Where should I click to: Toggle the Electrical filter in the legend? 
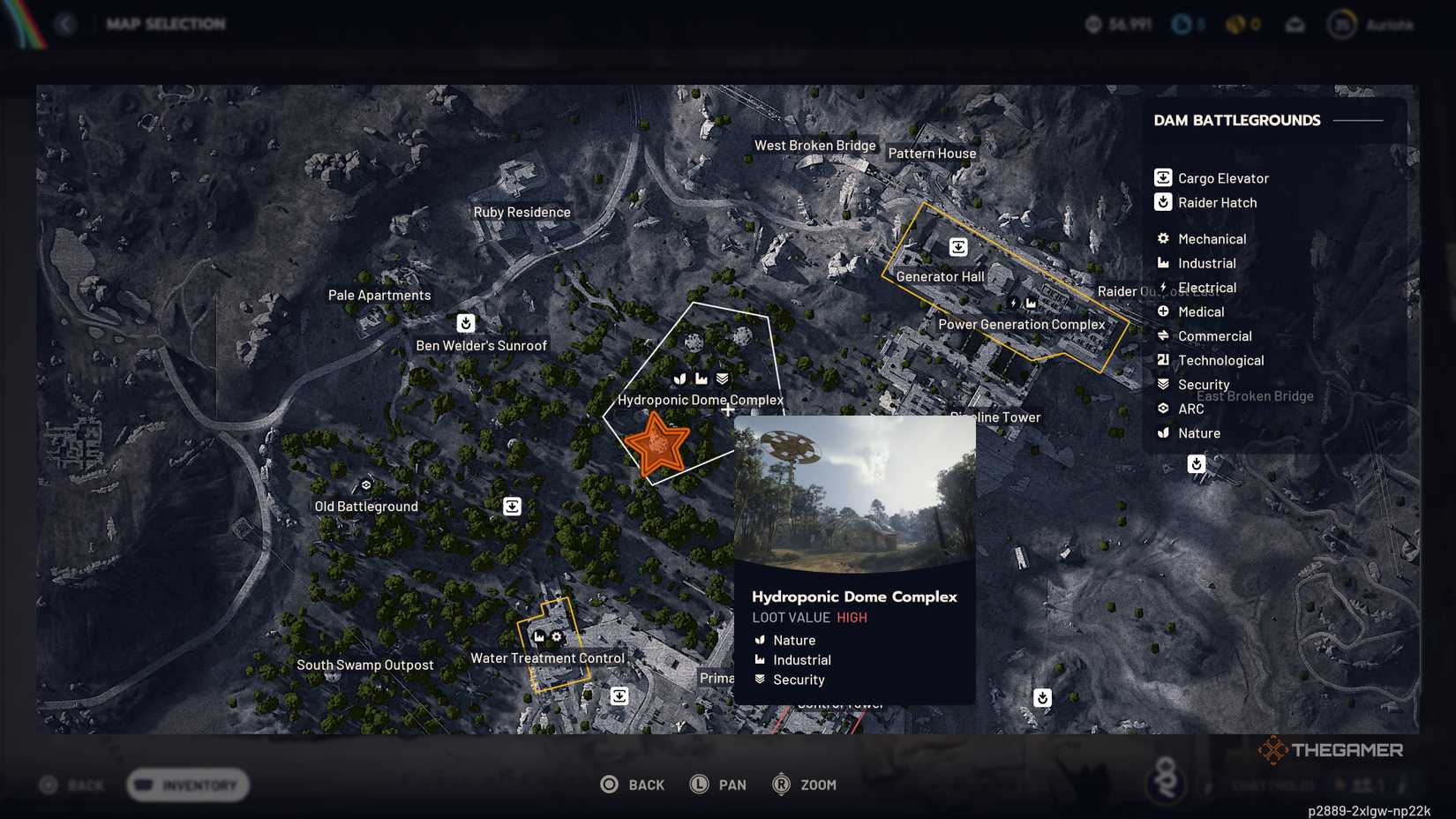pyautogui.click(x=1162, y=288)
